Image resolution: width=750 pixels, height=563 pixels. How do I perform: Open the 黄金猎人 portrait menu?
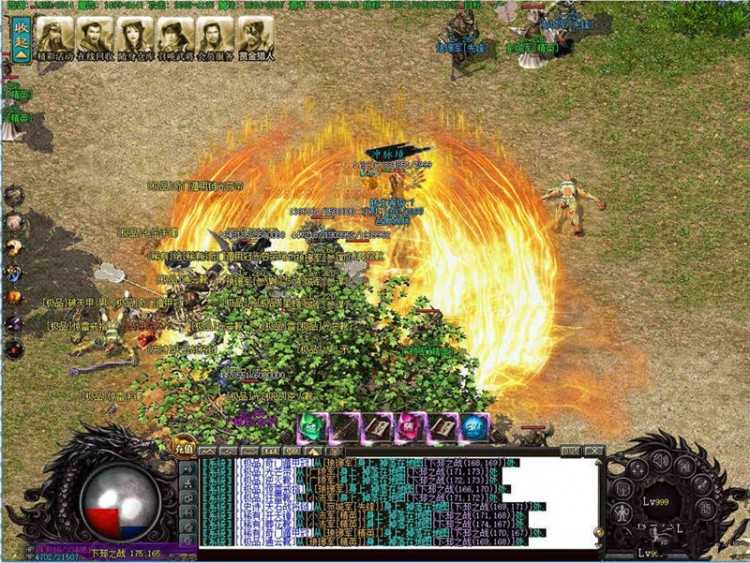(x=256, y=35)
